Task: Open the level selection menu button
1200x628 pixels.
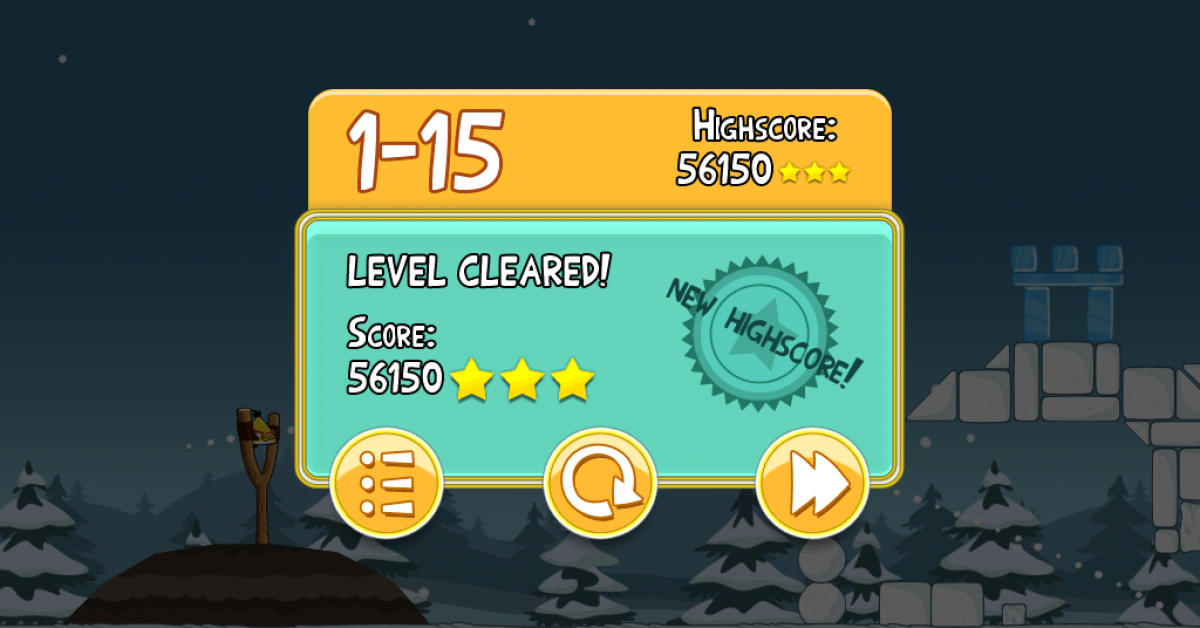Action: (386, 484)
